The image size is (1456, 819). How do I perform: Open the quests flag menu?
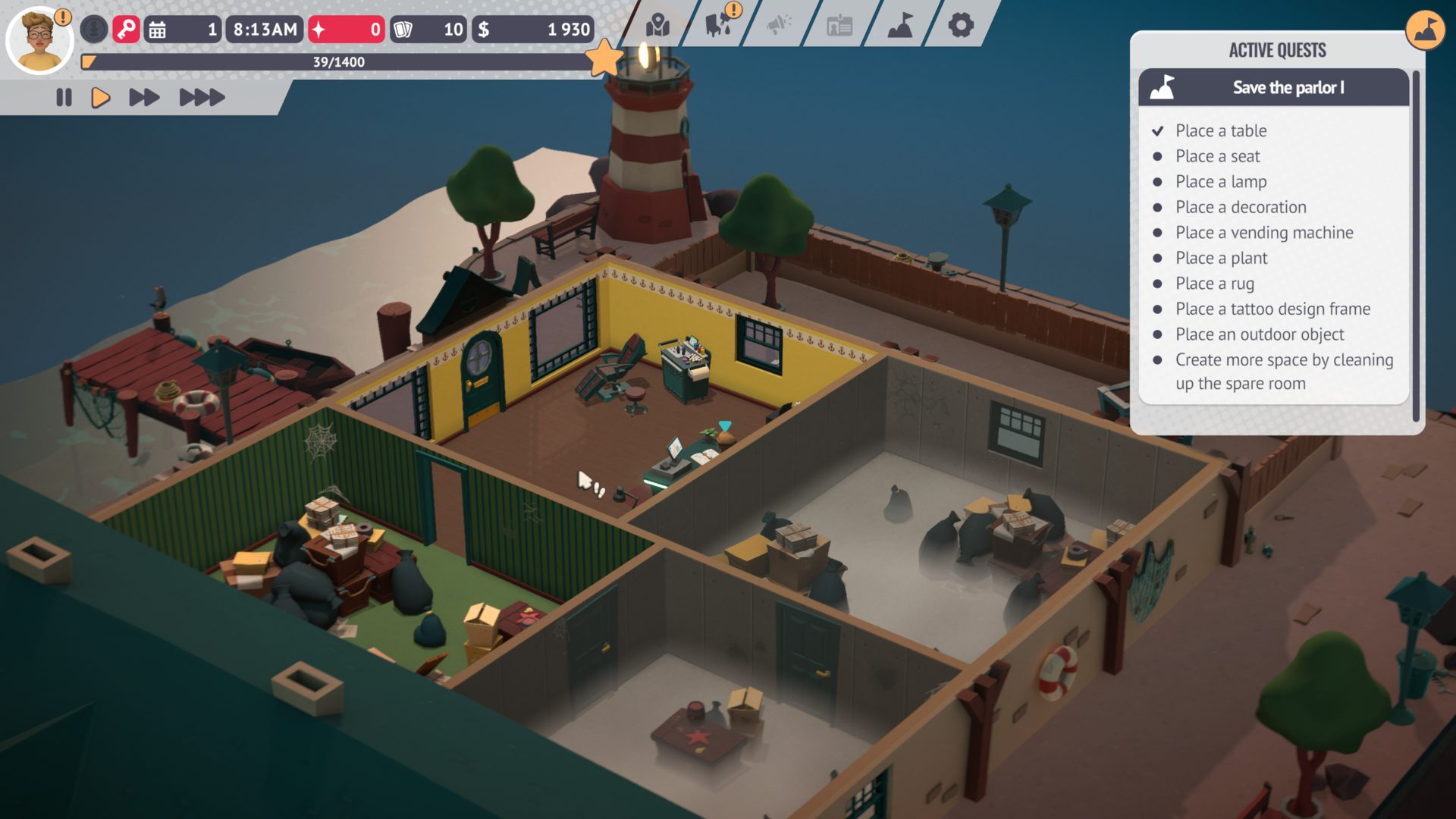coord(900,26)
